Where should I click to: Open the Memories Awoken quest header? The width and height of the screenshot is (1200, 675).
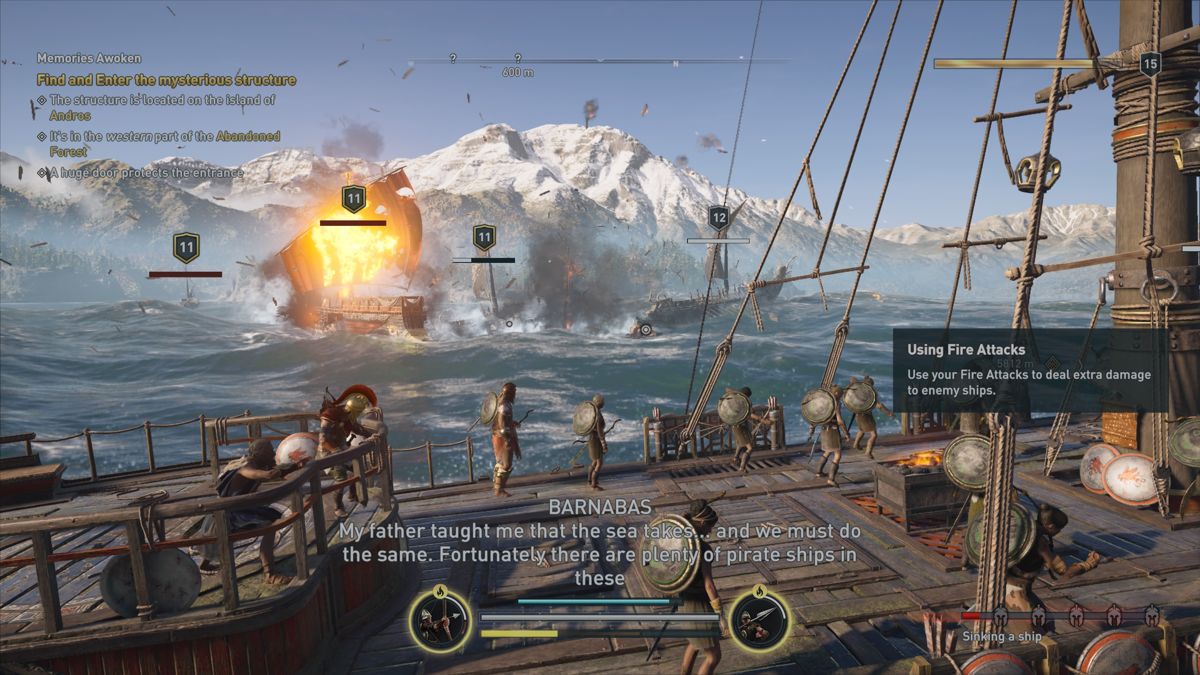point(89,58)
